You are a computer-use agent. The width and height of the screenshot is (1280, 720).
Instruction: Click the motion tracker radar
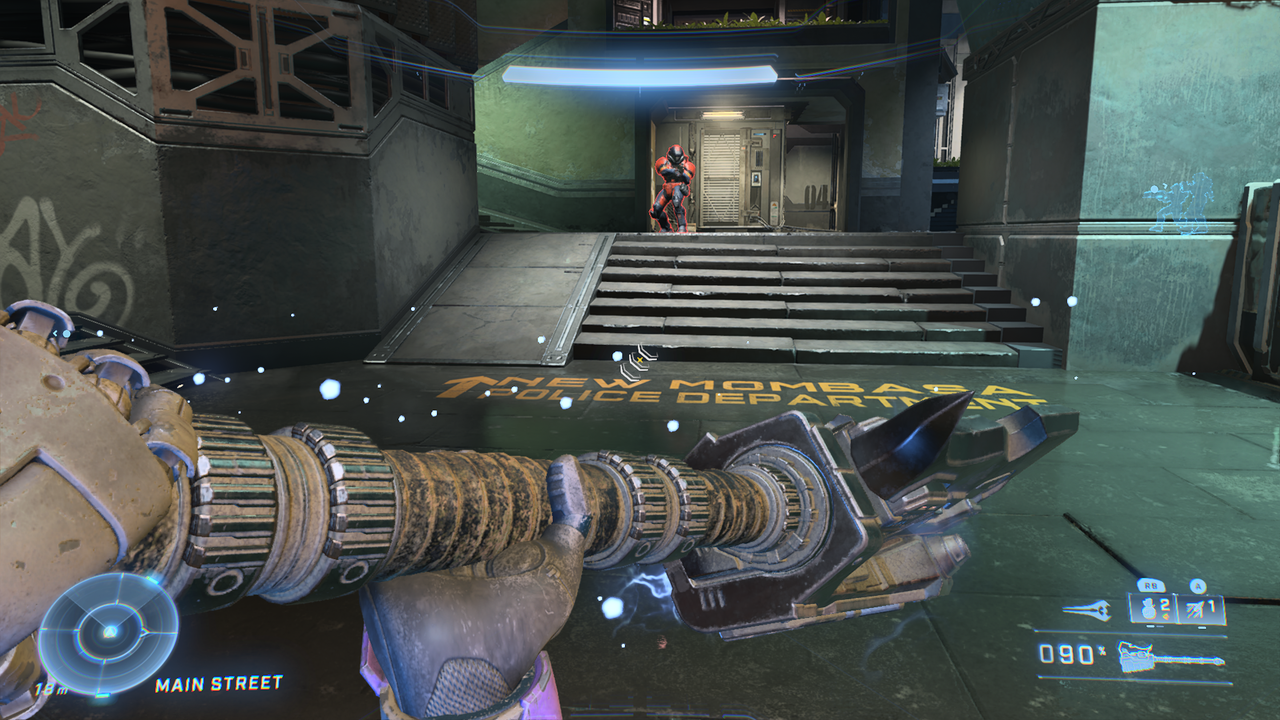[108, 633]
